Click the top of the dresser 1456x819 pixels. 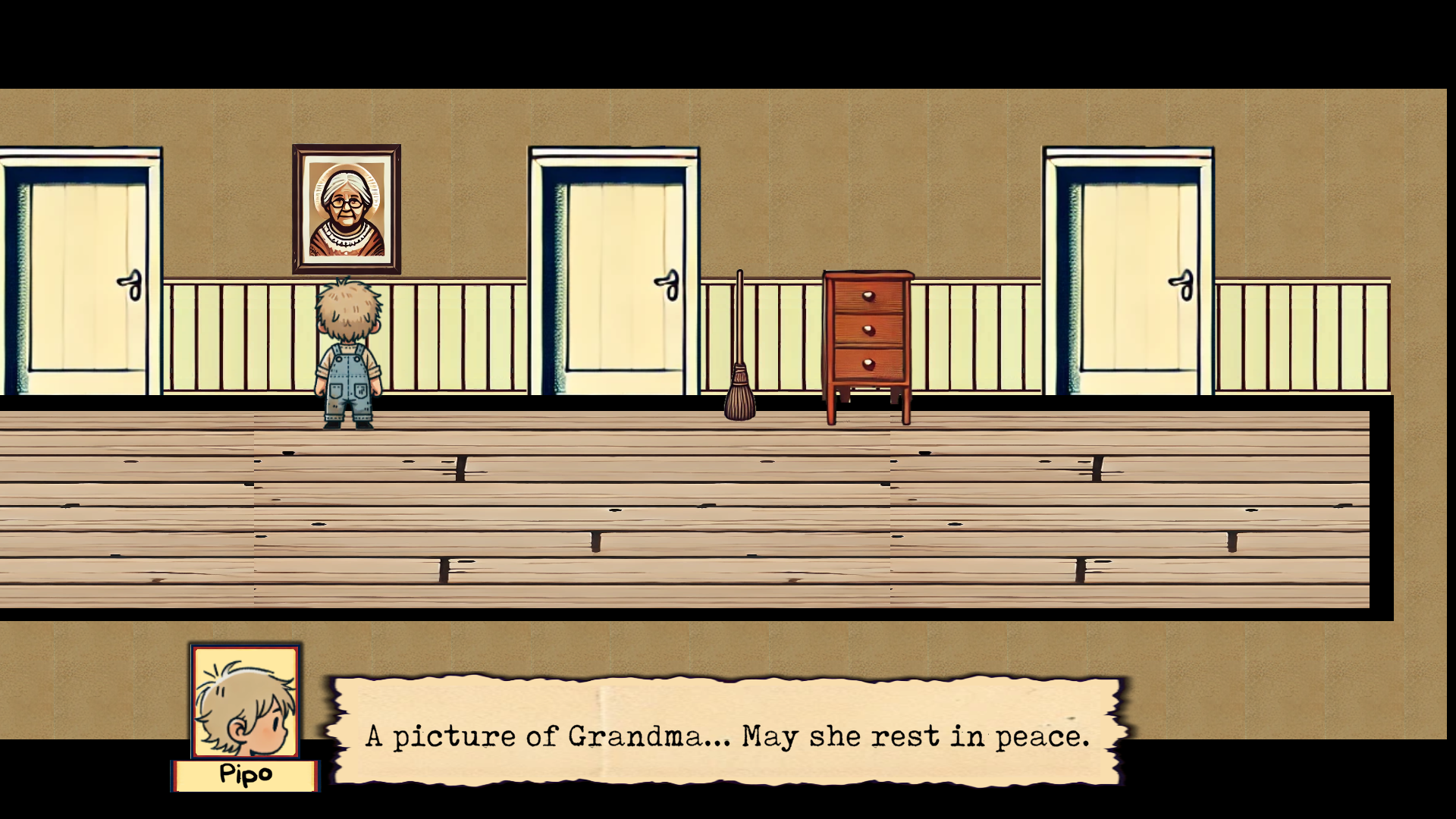(x=867, y=273)
